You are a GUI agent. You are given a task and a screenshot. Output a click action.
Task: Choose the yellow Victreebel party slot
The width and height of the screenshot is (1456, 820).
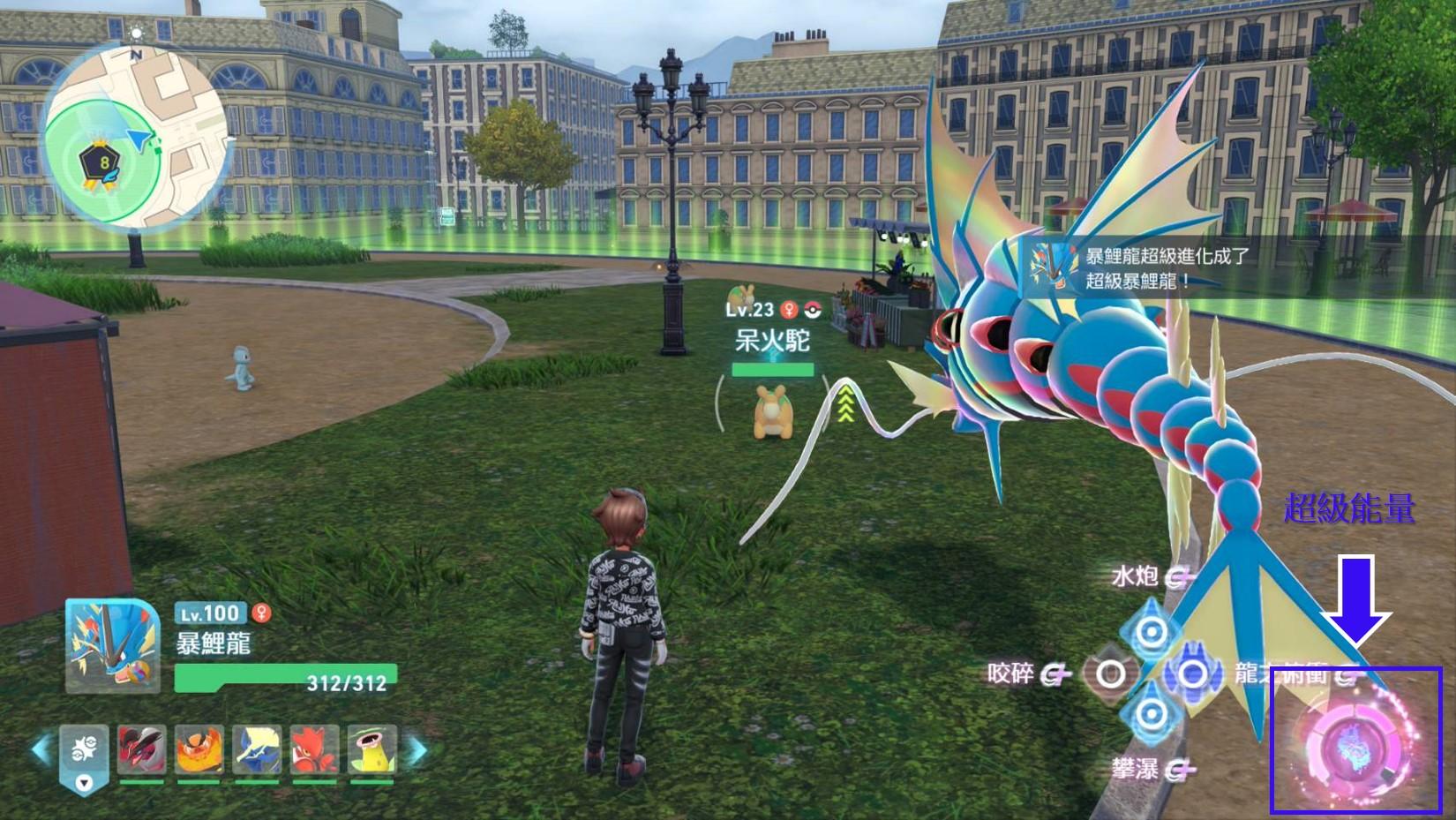372,750
